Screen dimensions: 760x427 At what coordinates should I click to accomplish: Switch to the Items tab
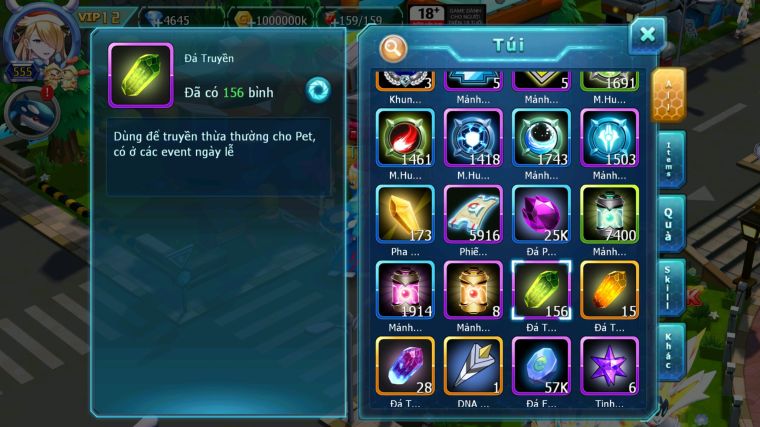pyautogui.click(x=671, y=158)
